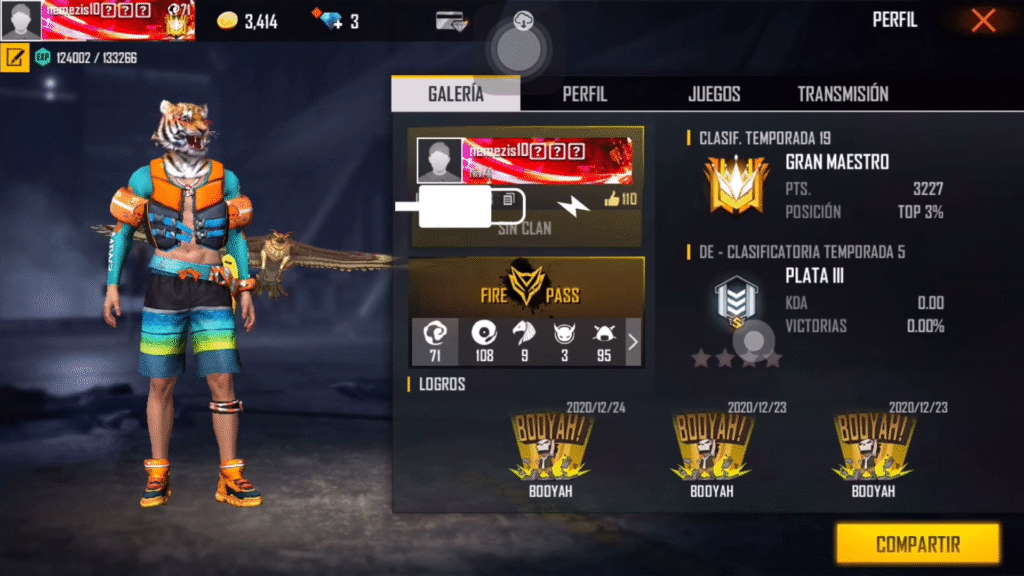Copy the player ID with the copy icon
The height and width of the screenshot is (576, 1024).
(x=509, y=200)
